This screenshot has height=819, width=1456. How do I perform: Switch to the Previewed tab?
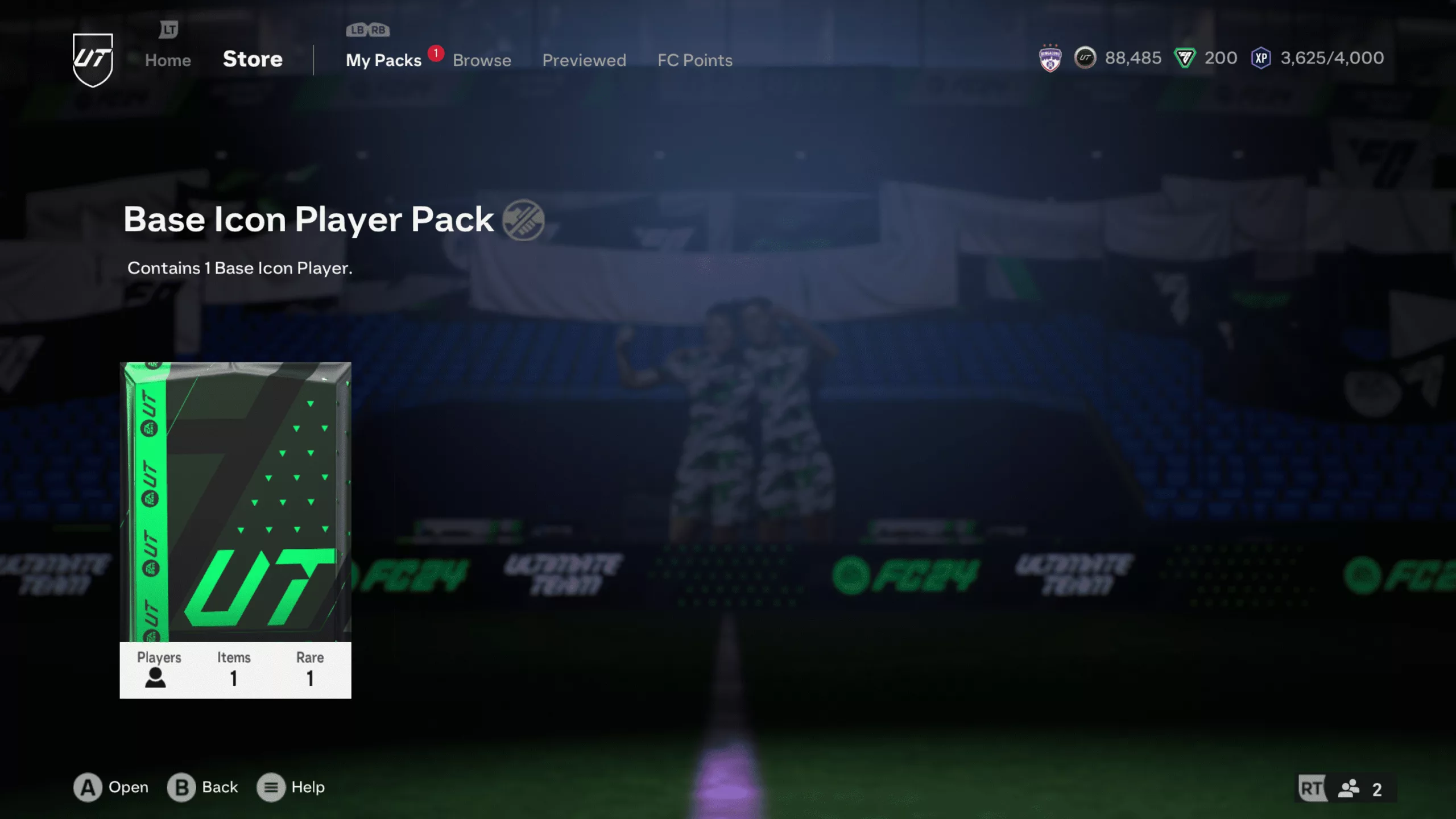[x=584, y=60]
